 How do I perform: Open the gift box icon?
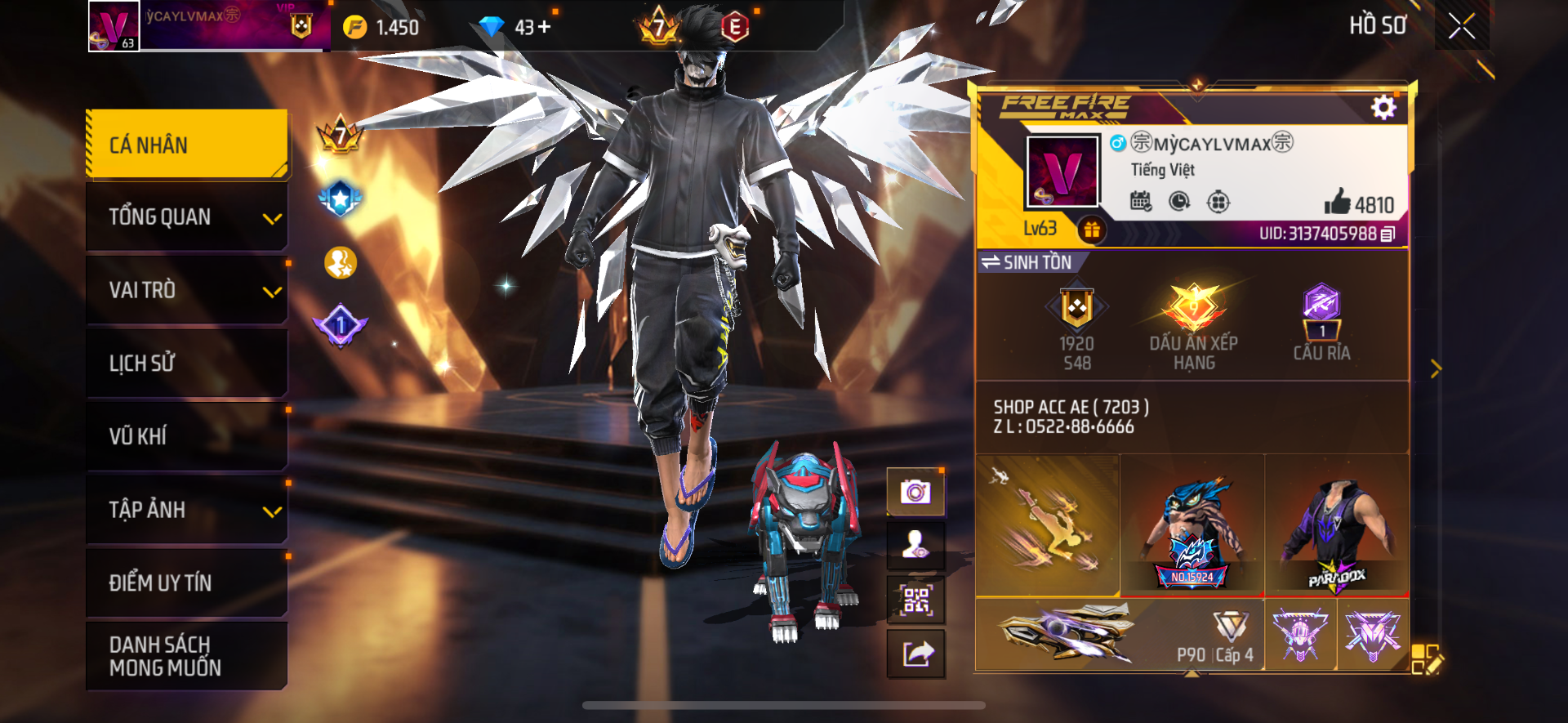[x=1092, y=230]
